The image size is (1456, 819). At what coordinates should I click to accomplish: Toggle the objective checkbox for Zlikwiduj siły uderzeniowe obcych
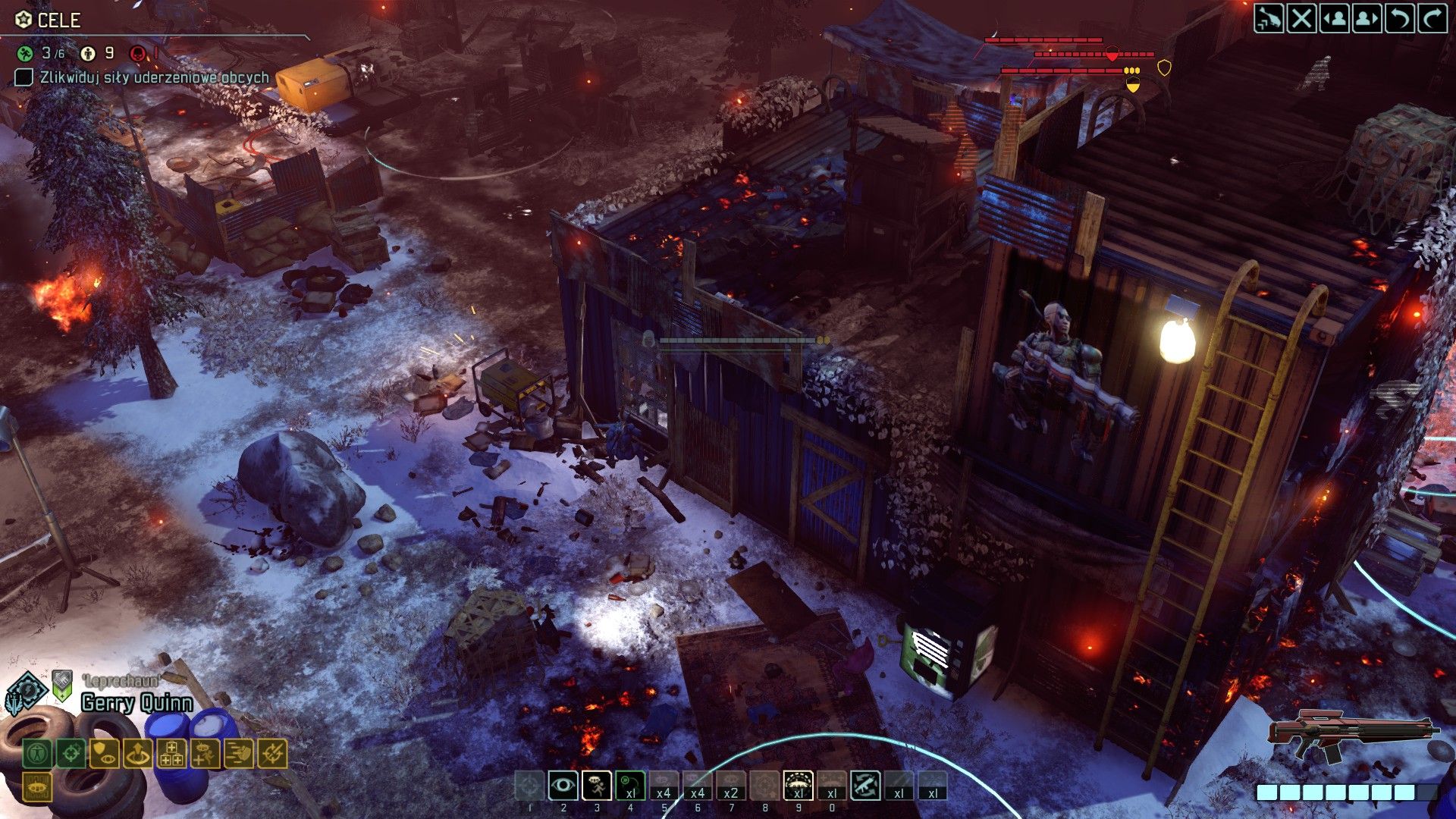tap(24, 77)
